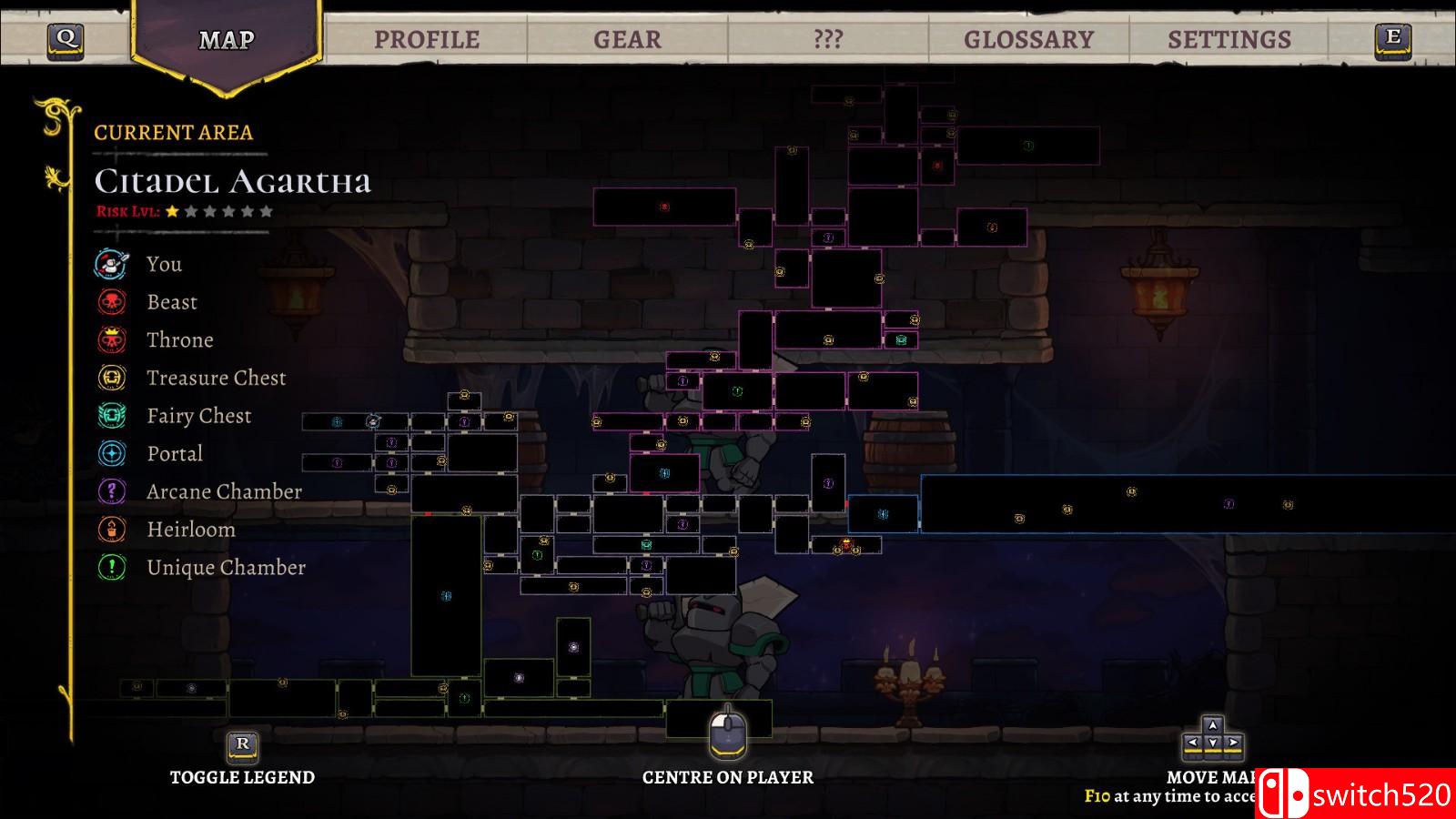Image resolution: width=1456 pixels, height=819 pixels.
Task: Switch to the GLOSSARY tab
Action: pos(1030,39)
